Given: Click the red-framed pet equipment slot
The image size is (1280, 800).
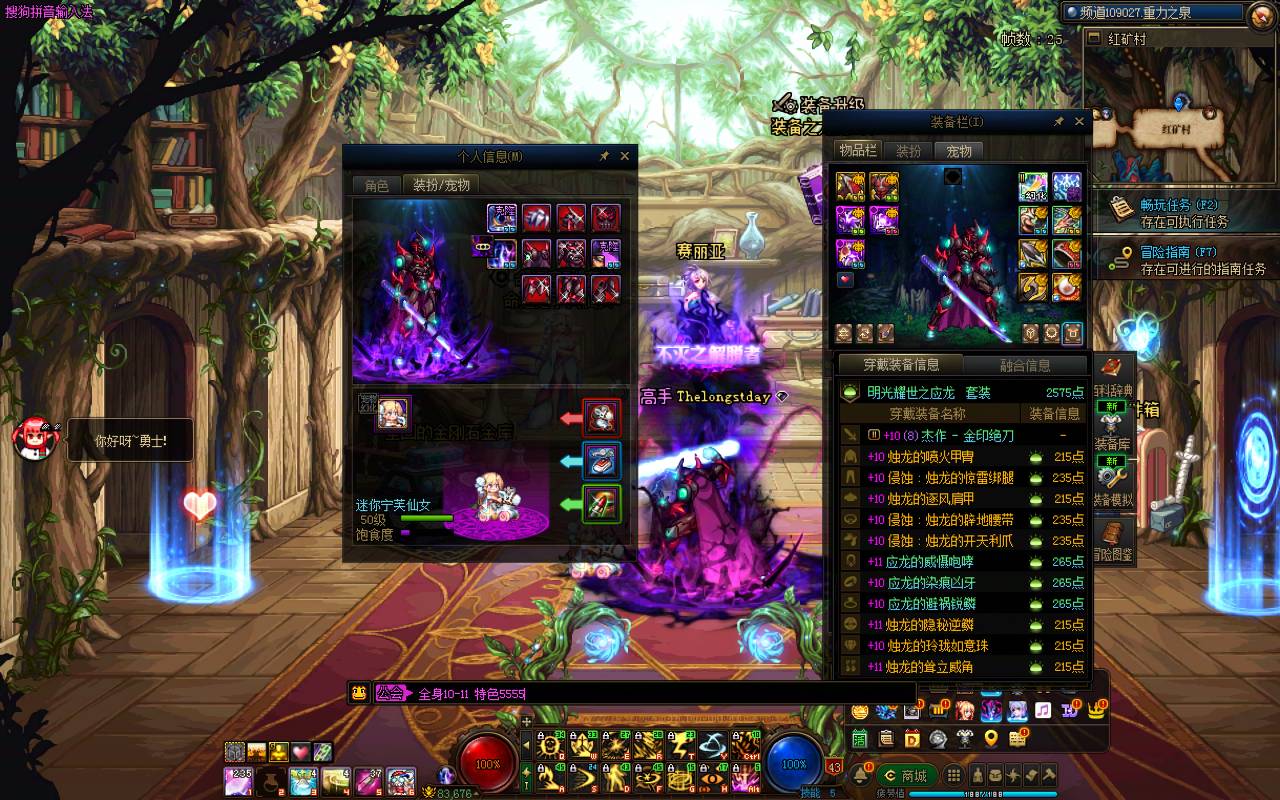Looking at the screenshot, I should [602, 417].
